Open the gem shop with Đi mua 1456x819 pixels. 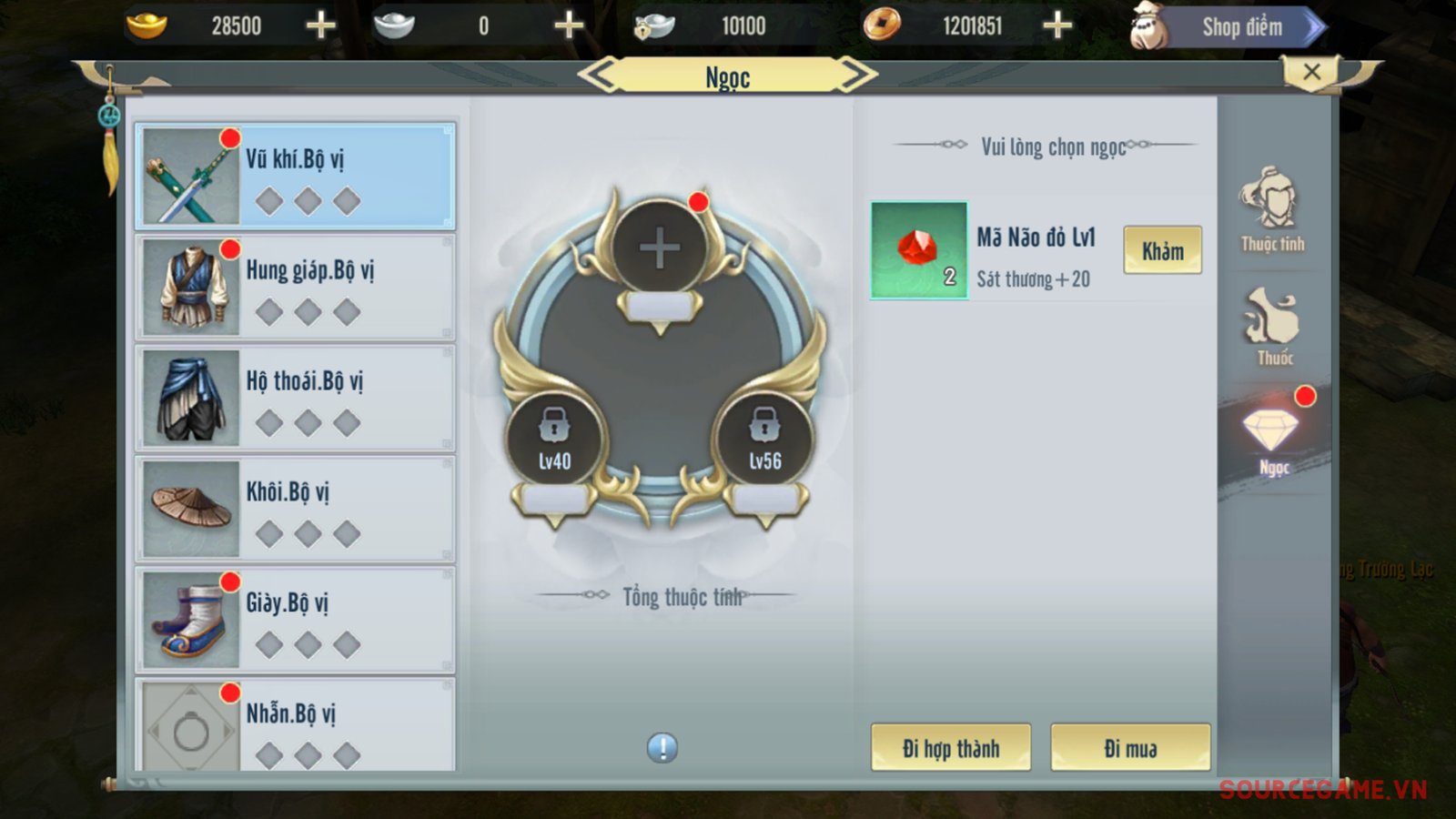[1130, 748]
